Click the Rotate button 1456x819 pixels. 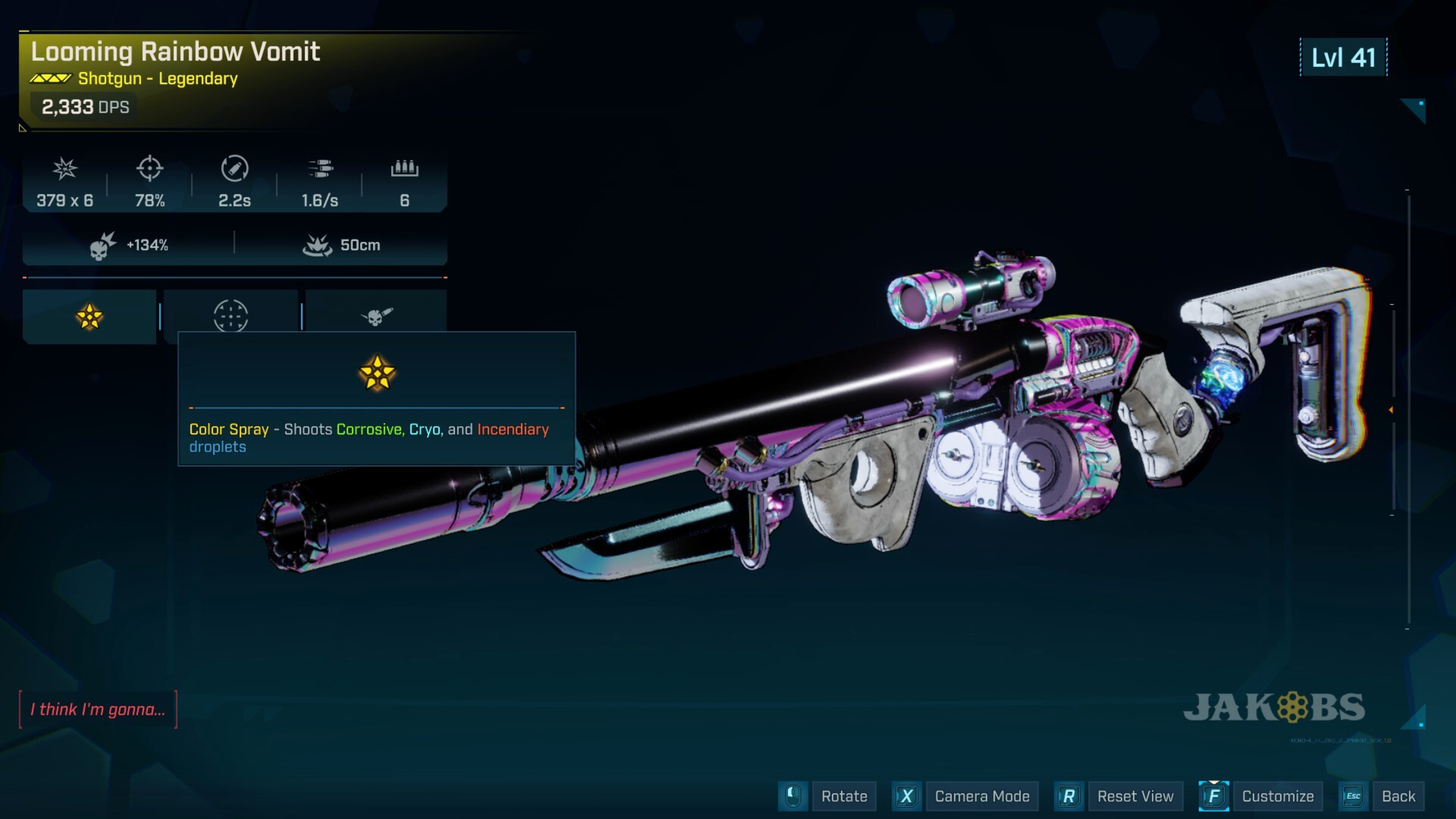pyautogui.click(x=843, y=796)
